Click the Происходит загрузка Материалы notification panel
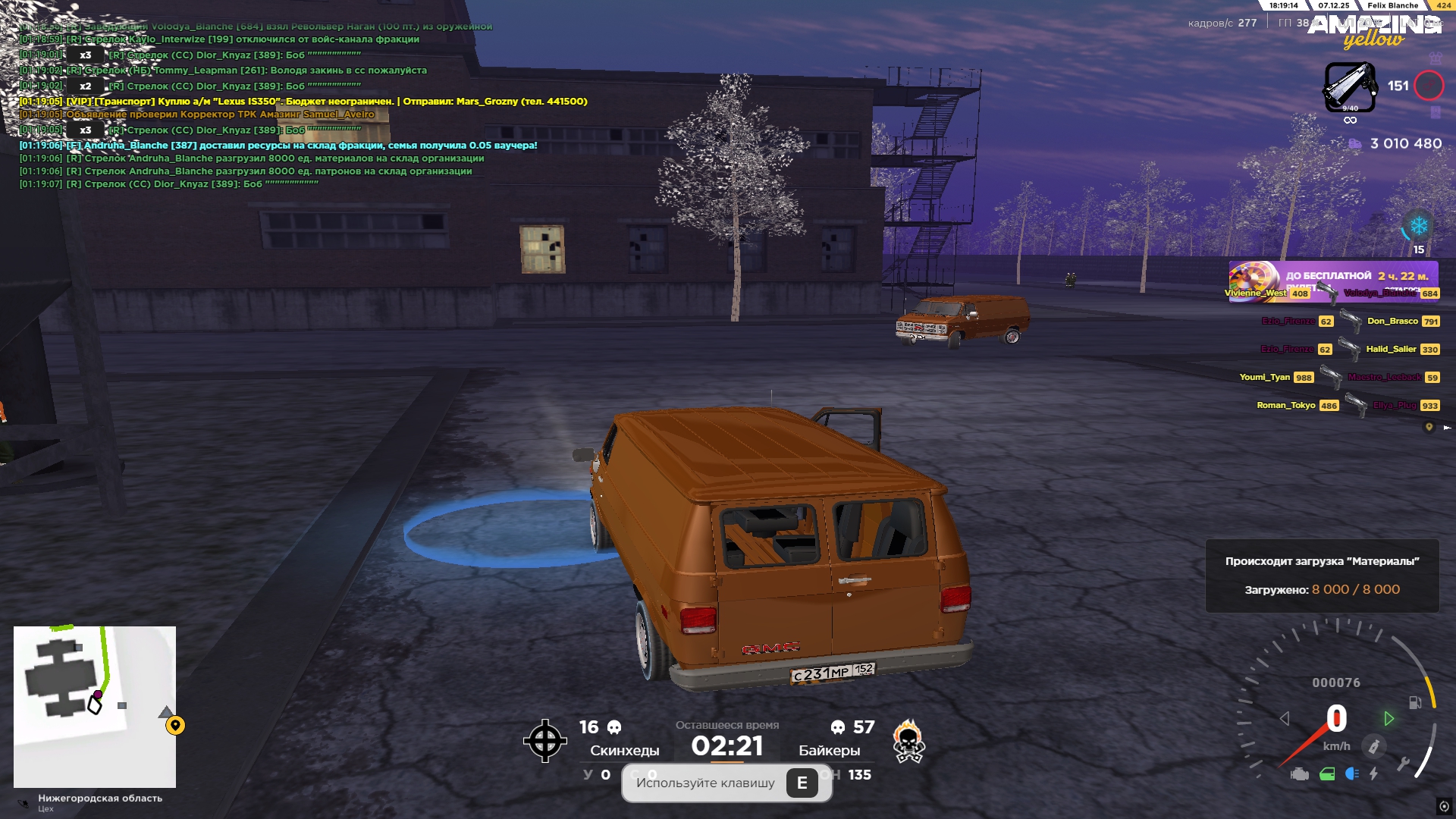 coord(1322,576)
